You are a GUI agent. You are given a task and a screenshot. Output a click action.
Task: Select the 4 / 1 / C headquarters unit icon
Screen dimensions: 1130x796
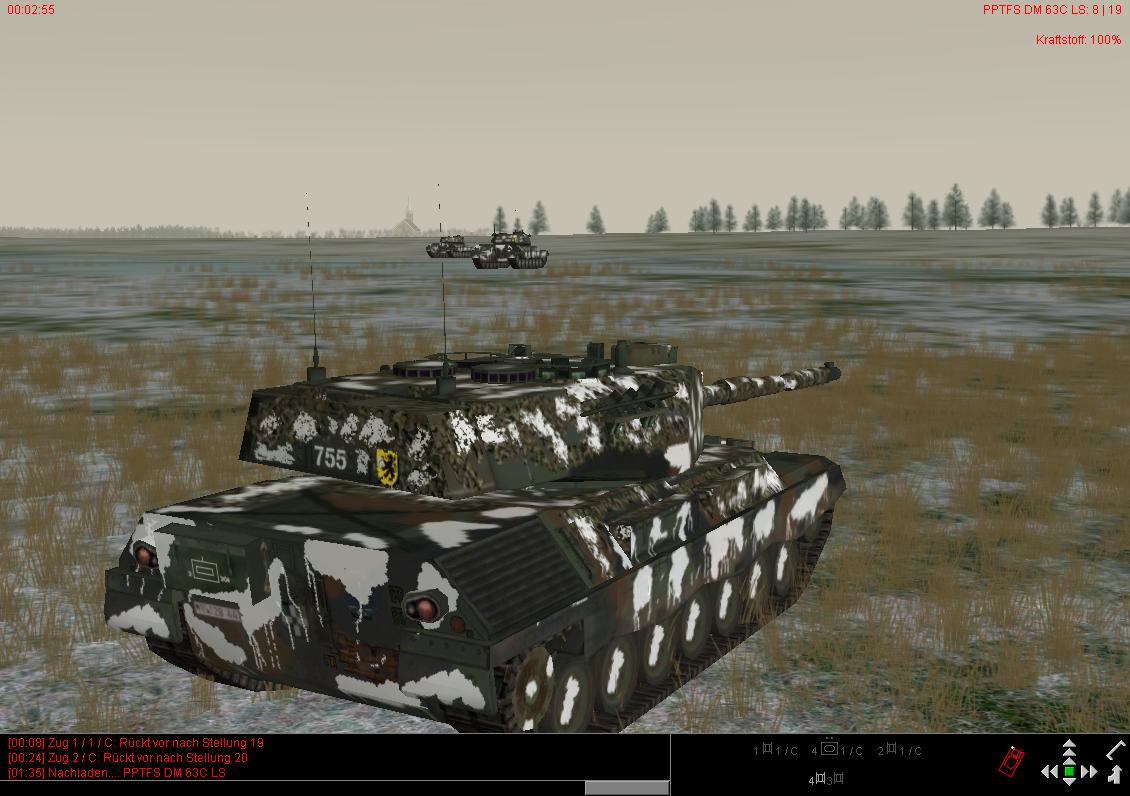828,749
